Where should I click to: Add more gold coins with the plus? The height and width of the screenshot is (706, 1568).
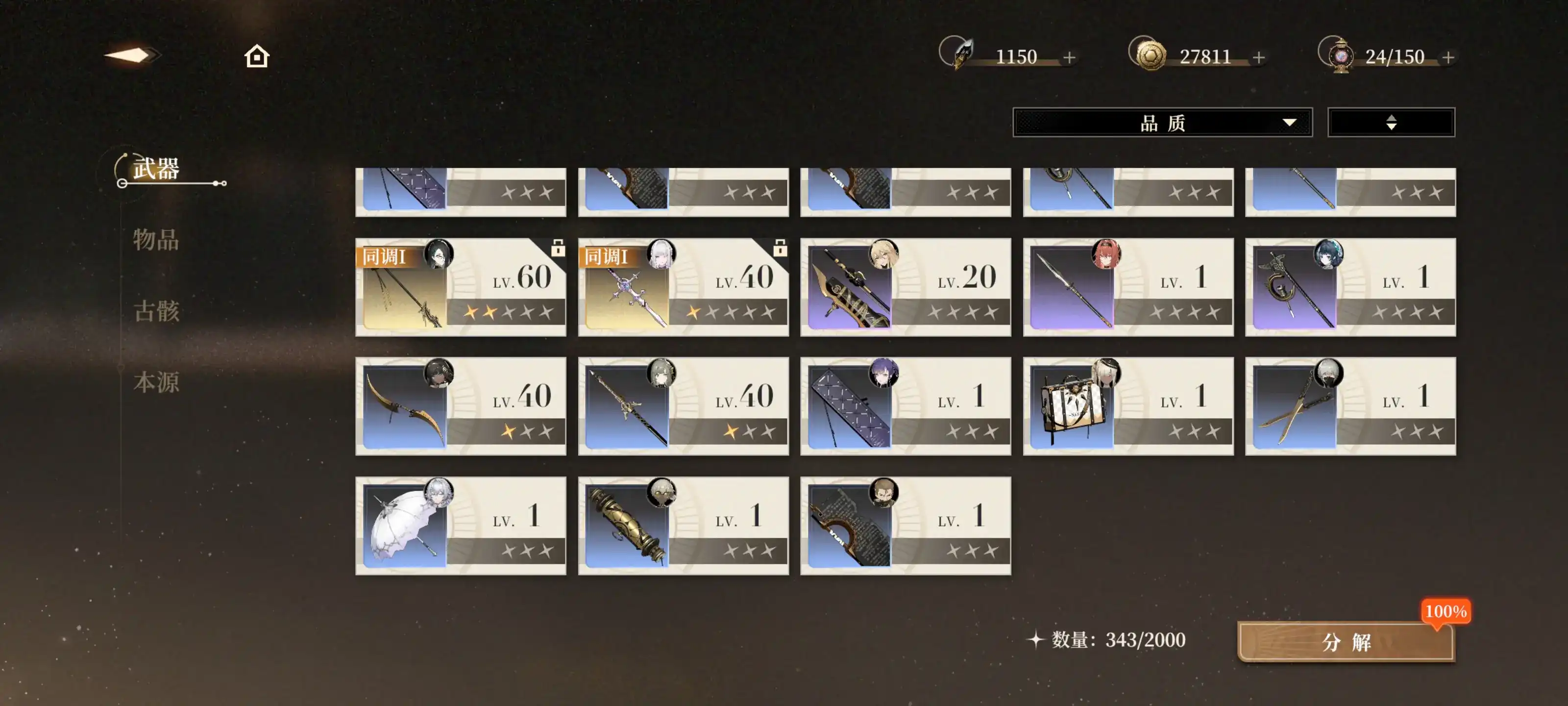coord(1259,57)
